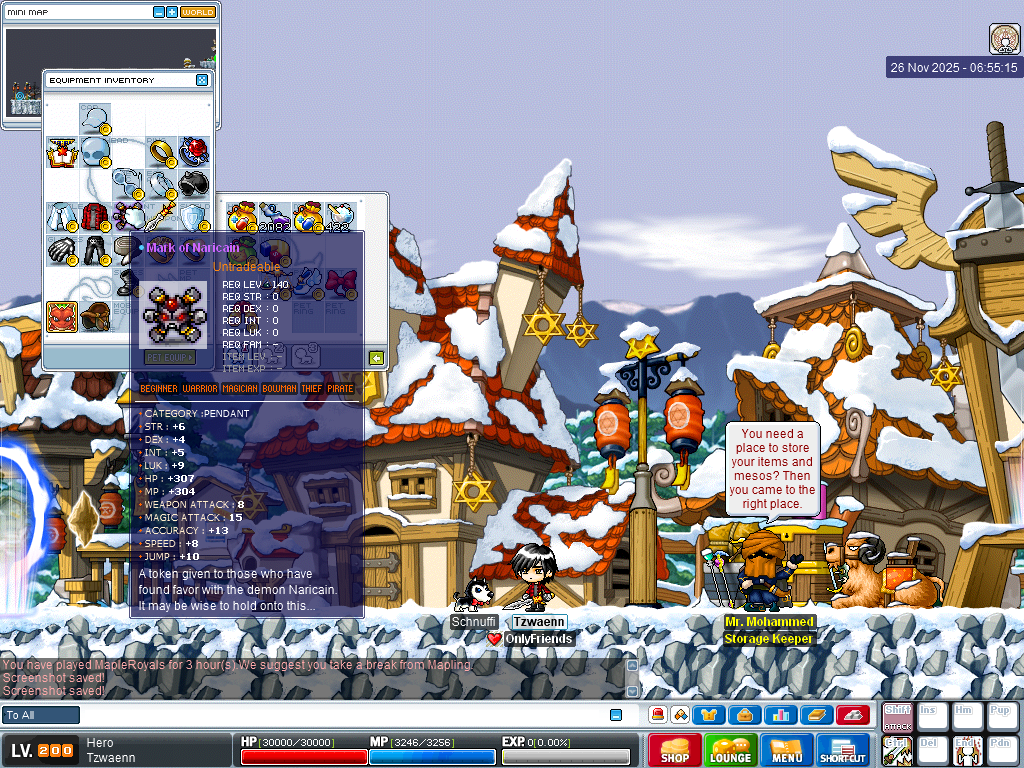Open the inventory bag icon button
Image resolution: width=1024 pixels, height=768 pixels.
[x=745, y=715]
